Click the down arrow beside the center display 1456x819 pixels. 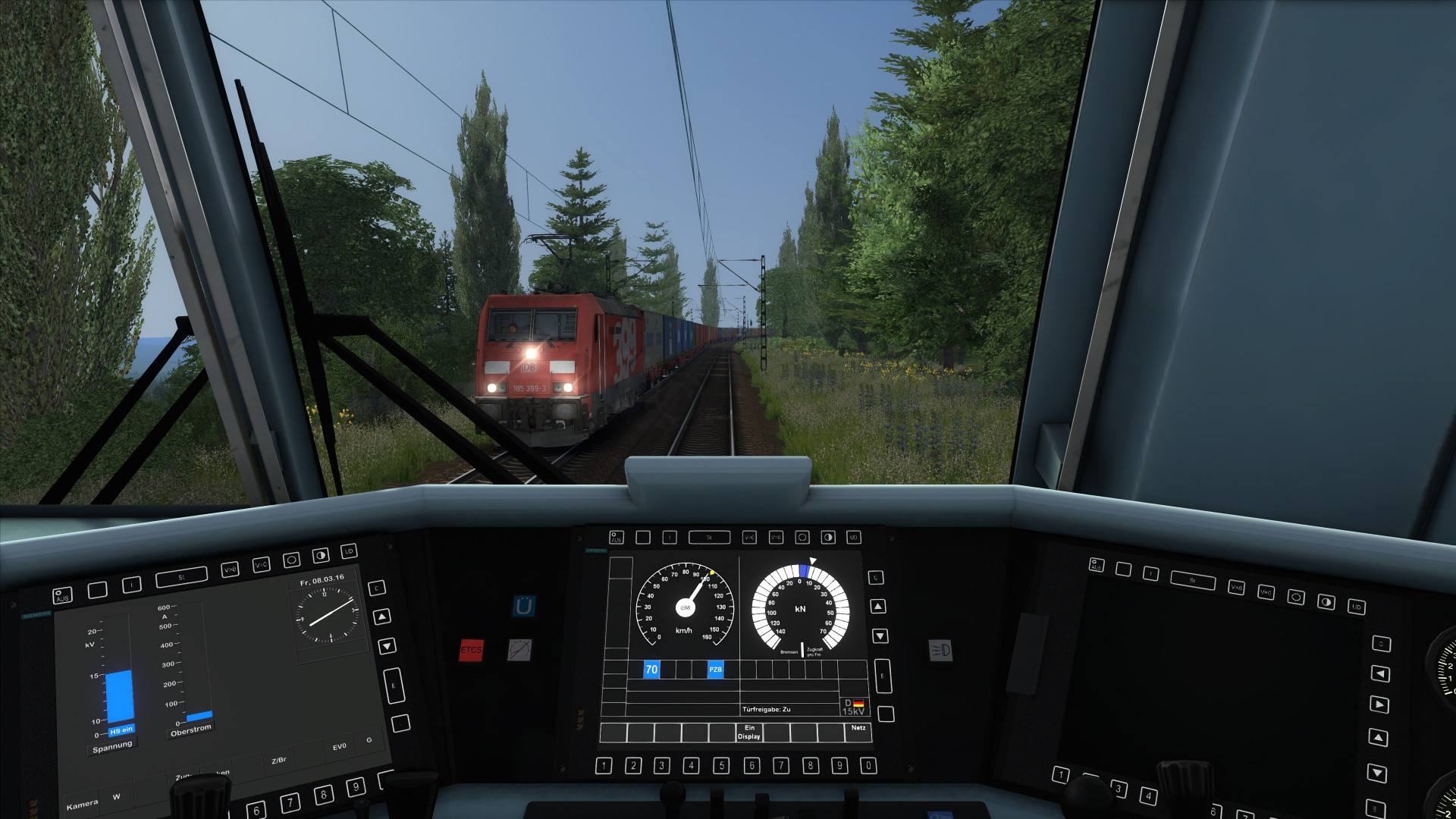(x=880, y=635)
